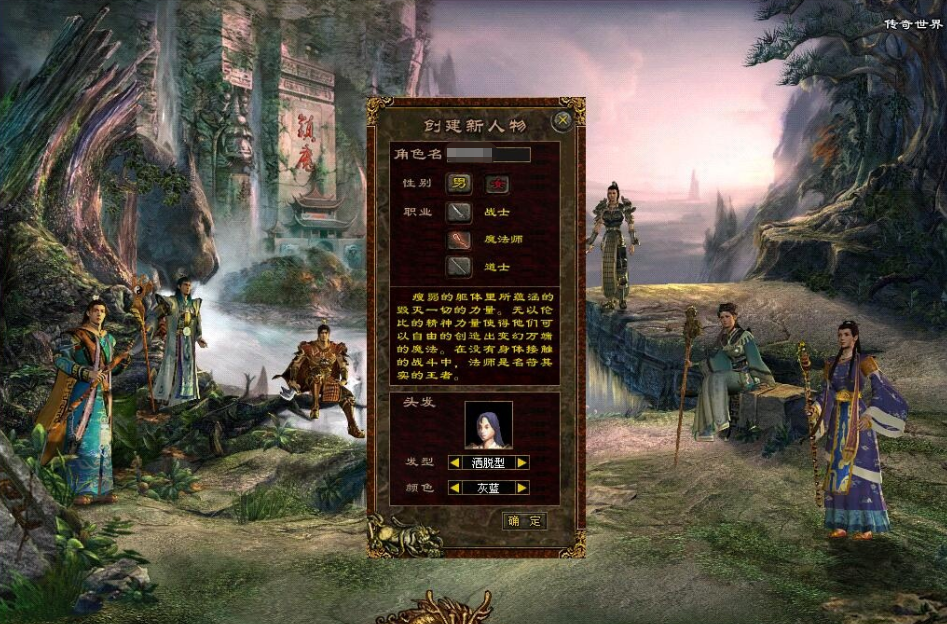Confirm character creation with 确定 button
947x624 pixels.
coord(524,521)
